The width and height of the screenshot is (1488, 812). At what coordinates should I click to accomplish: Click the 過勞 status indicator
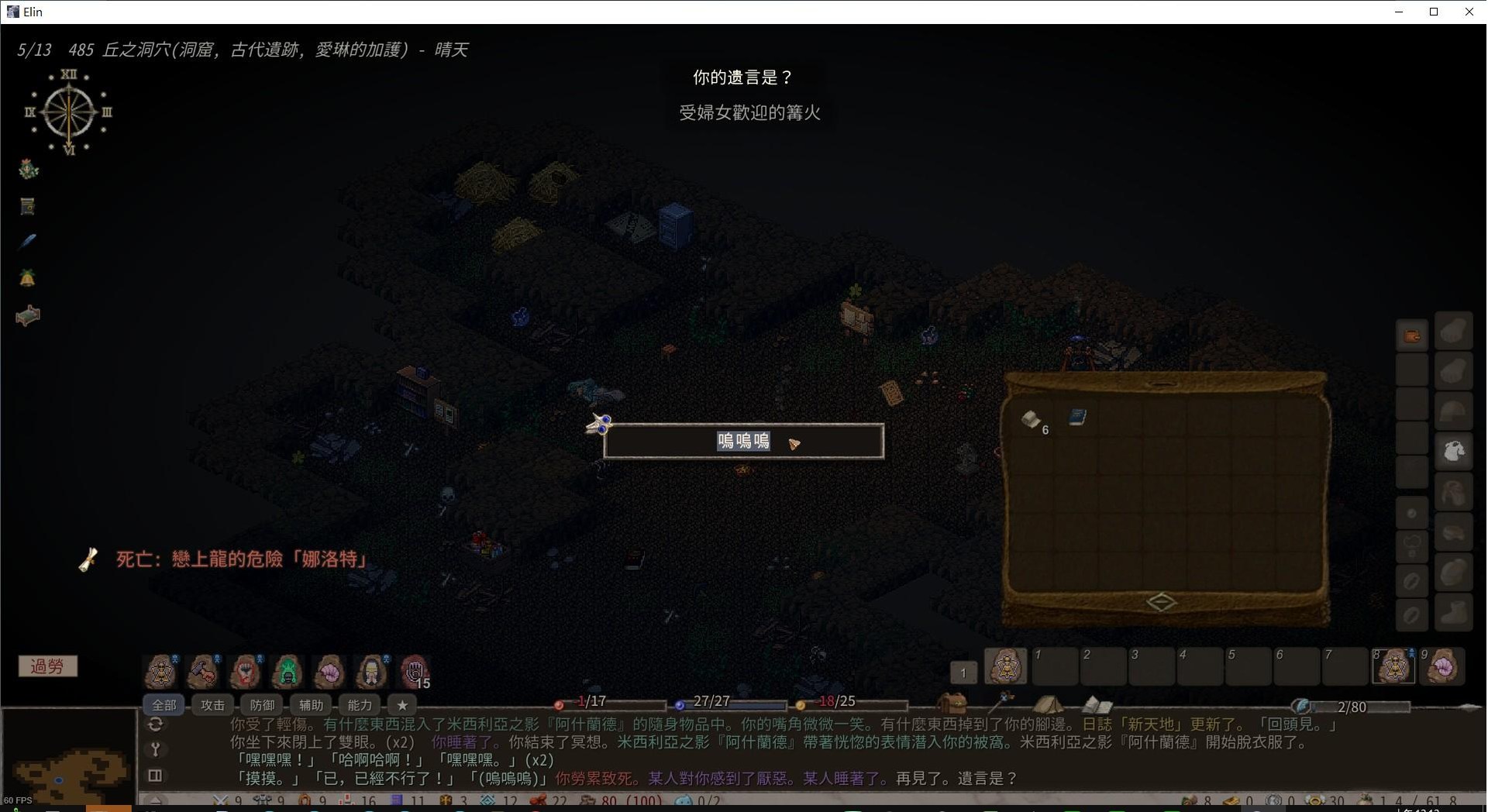point(48,666)
